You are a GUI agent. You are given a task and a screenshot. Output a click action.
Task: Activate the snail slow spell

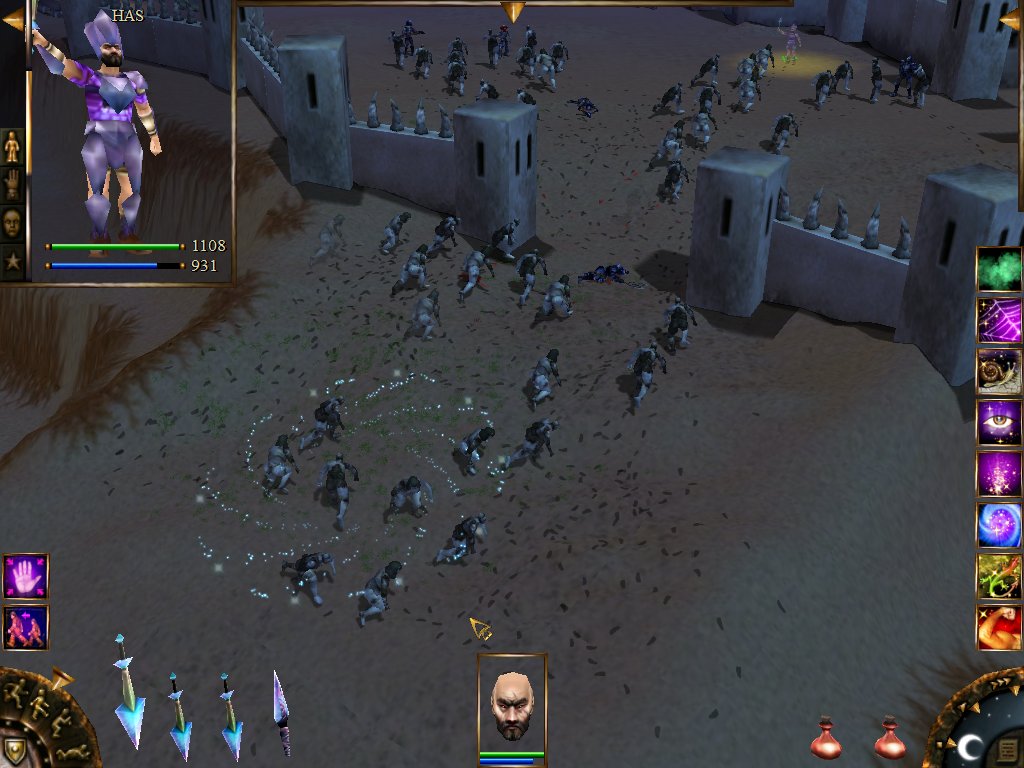point(999,372)
